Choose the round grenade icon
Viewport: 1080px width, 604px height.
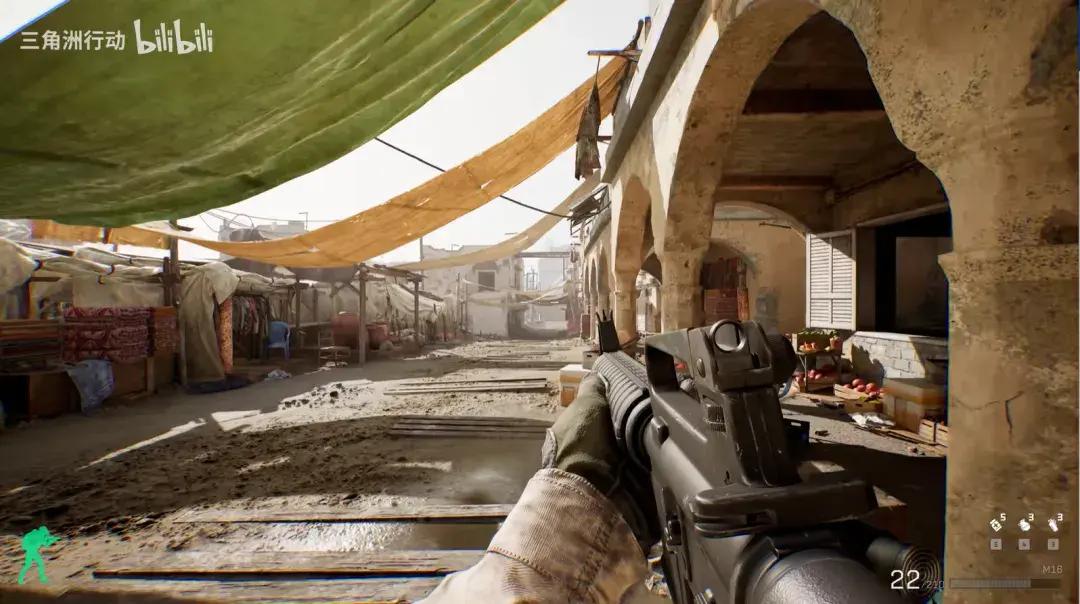coord(1025,523)
